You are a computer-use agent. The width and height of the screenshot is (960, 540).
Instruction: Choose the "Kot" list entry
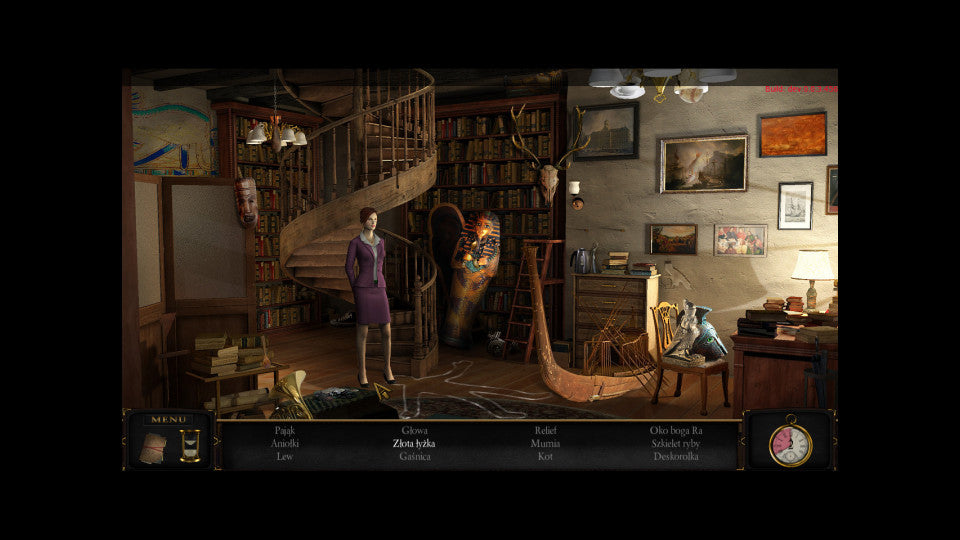tap(545, 456)
